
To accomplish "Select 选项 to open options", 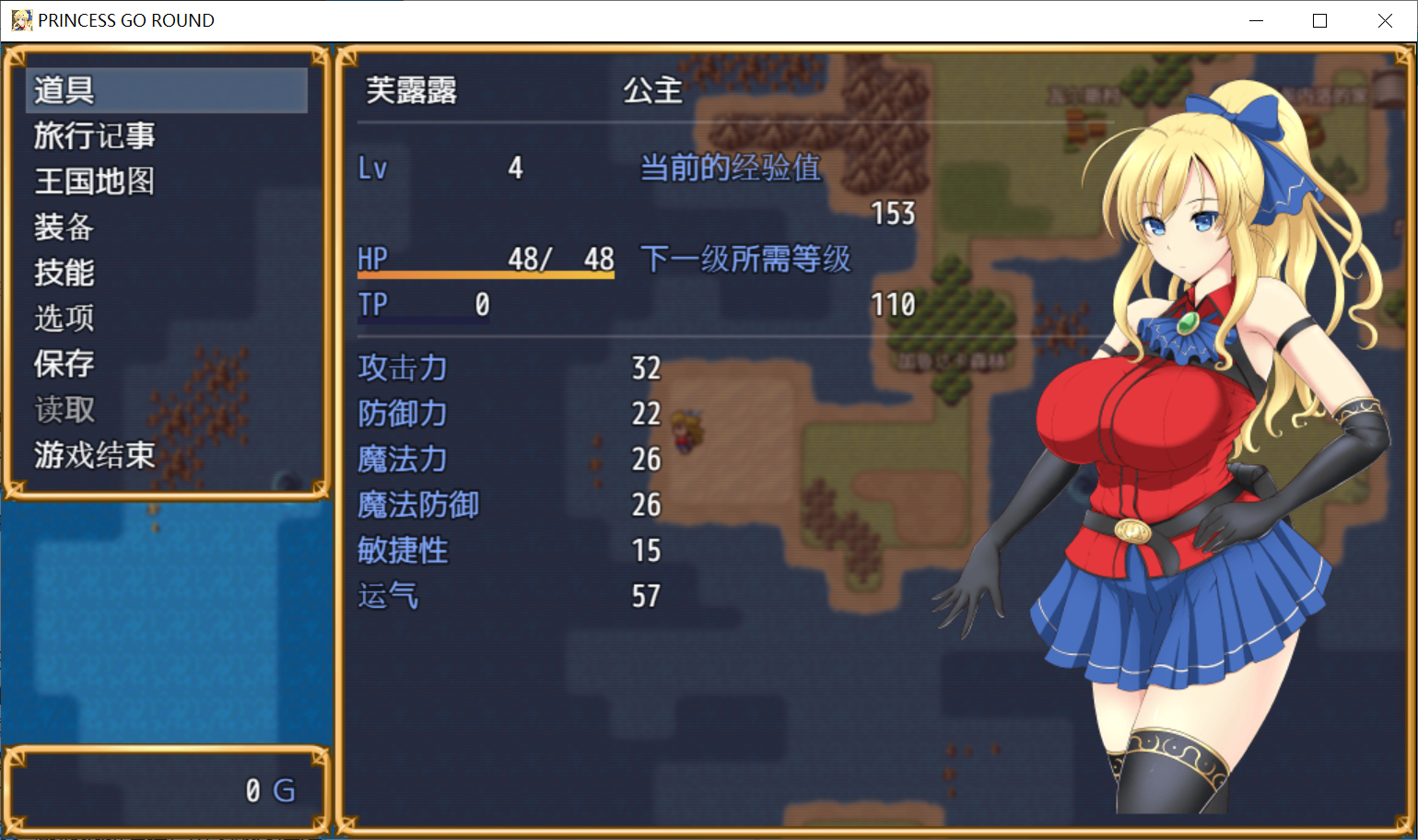I will [x=64, y=319].
